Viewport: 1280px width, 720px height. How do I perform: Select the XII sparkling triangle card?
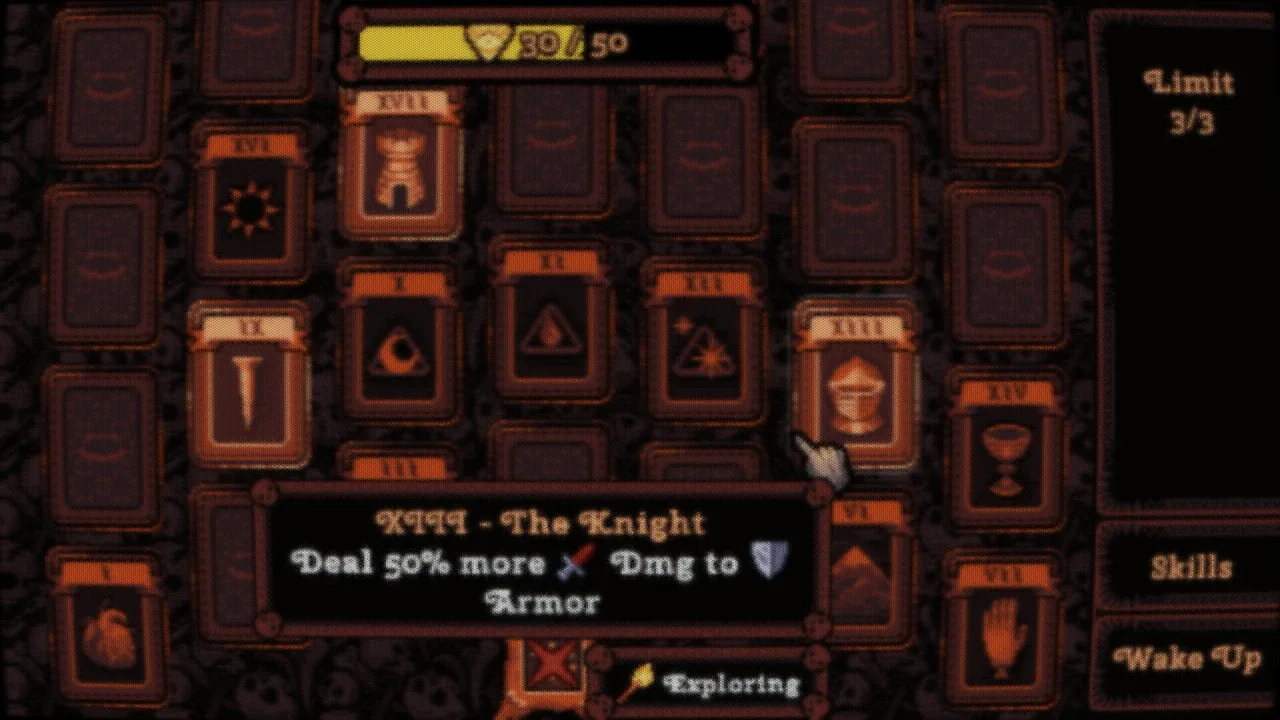[x=703, y=343]
